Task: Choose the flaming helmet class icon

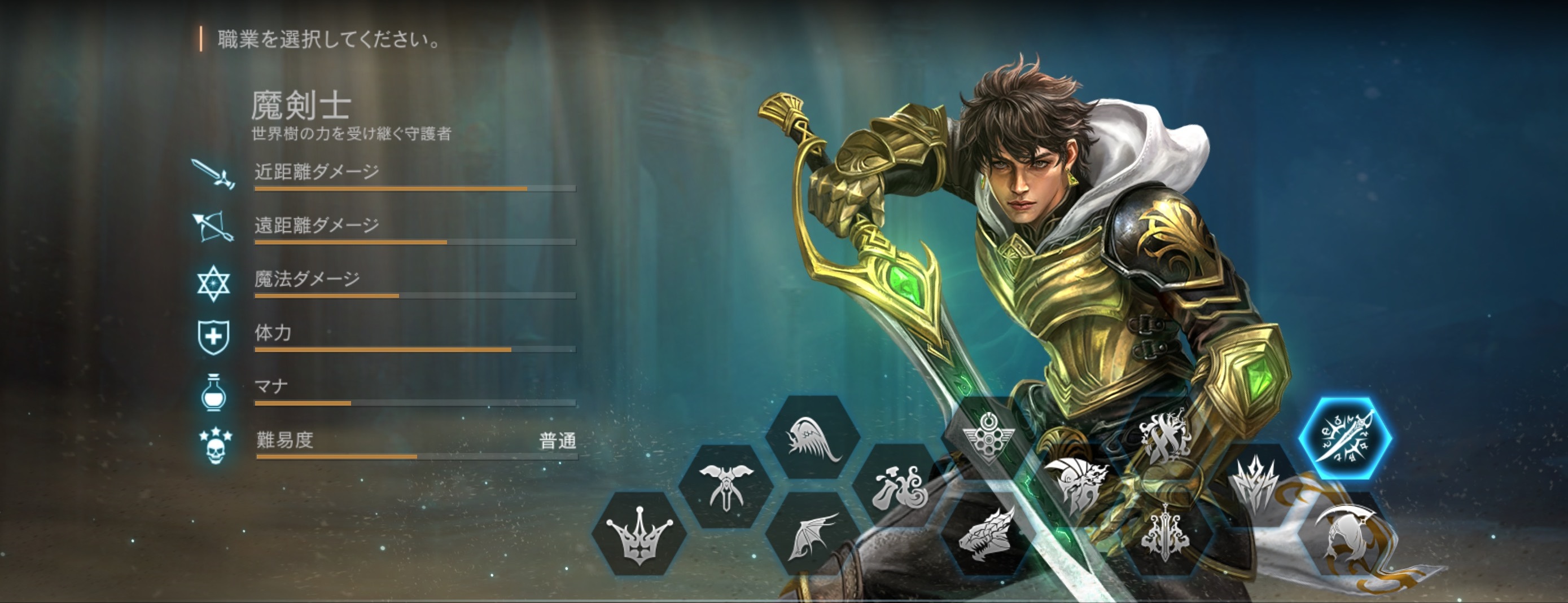Action: click(1075, 486)
